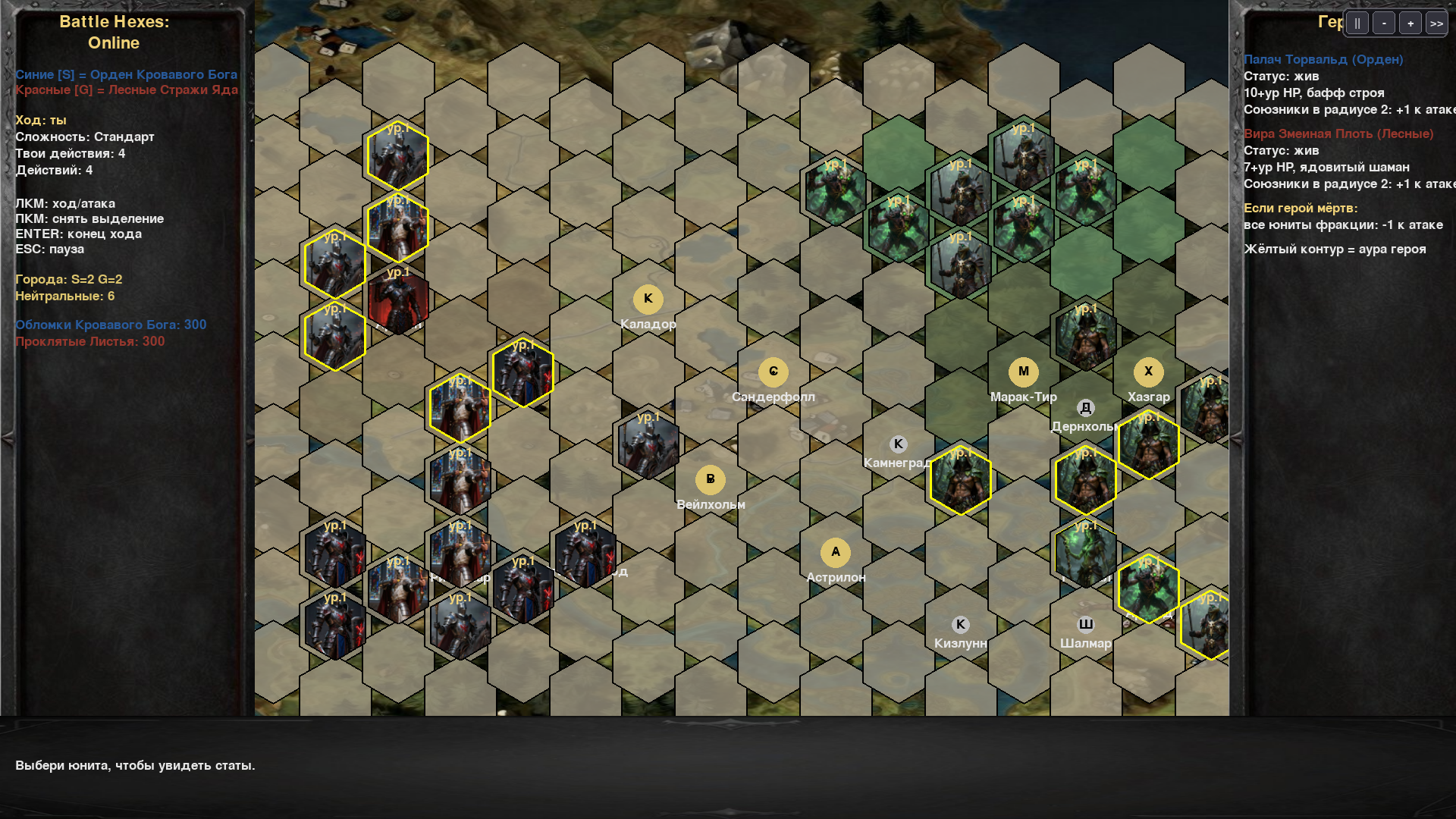
Task: Select the Сандерфолл city marker
Action: tap(773, 372)
